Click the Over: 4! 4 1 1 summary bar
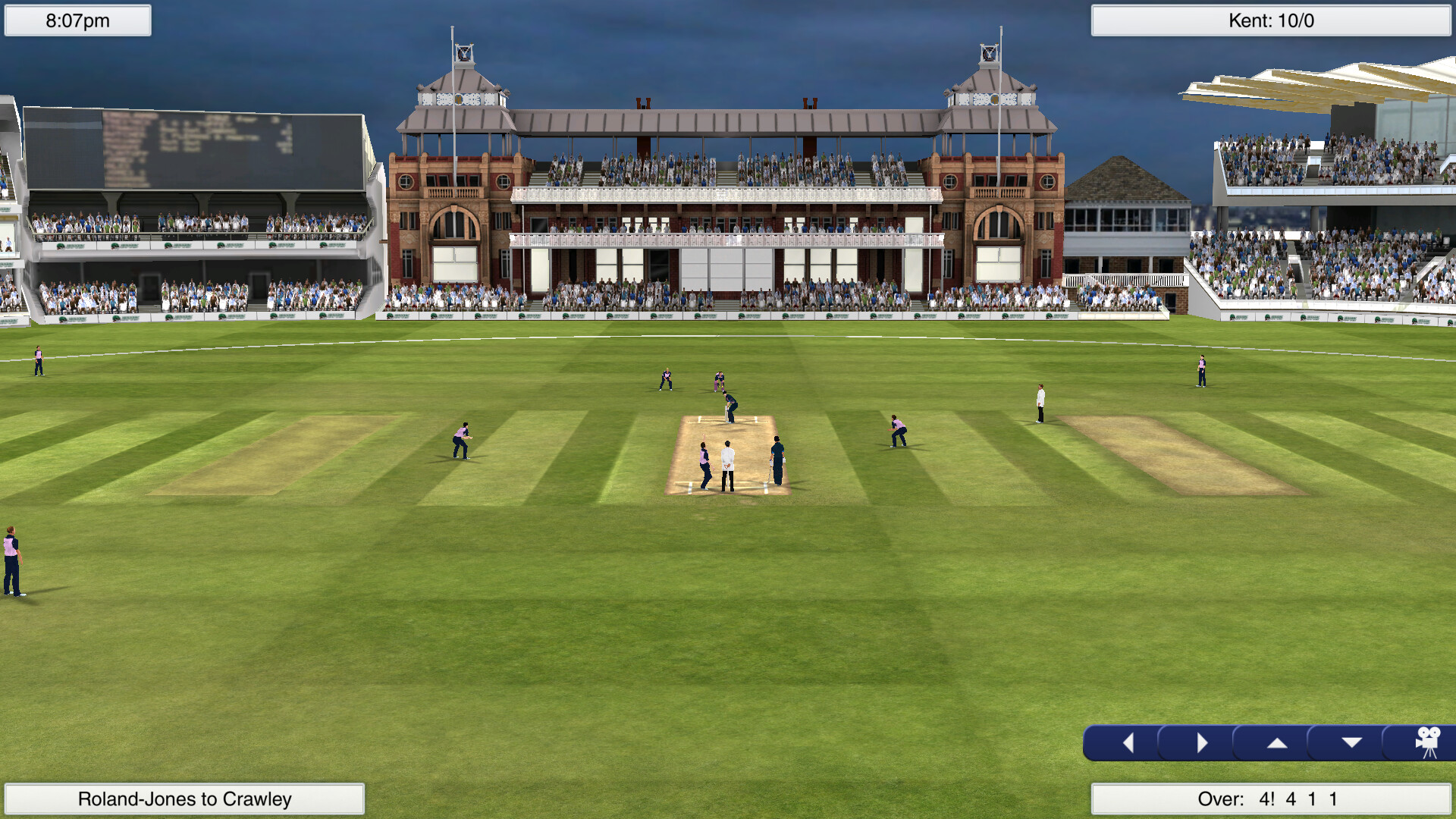1456x819 pixels. [x=1272, y=798]
